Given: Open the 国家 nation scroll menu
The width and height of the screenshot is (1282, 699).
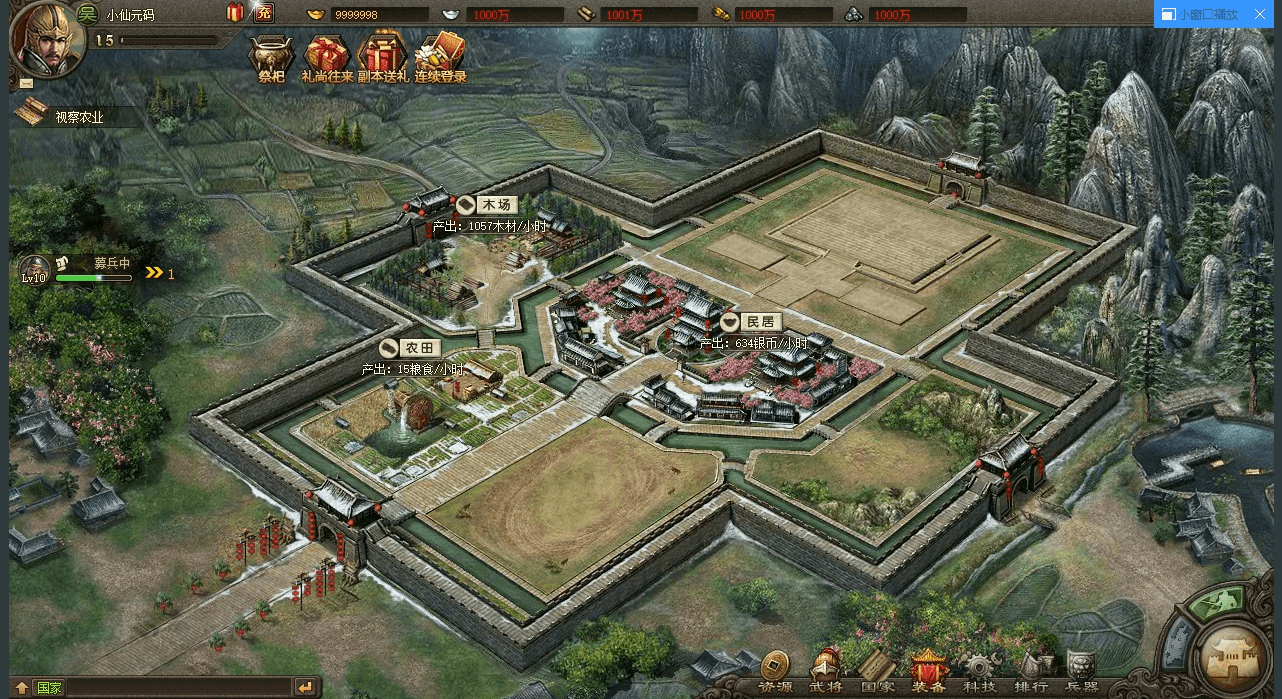Looking at the screenshot, I should click(x=877, y=670).
